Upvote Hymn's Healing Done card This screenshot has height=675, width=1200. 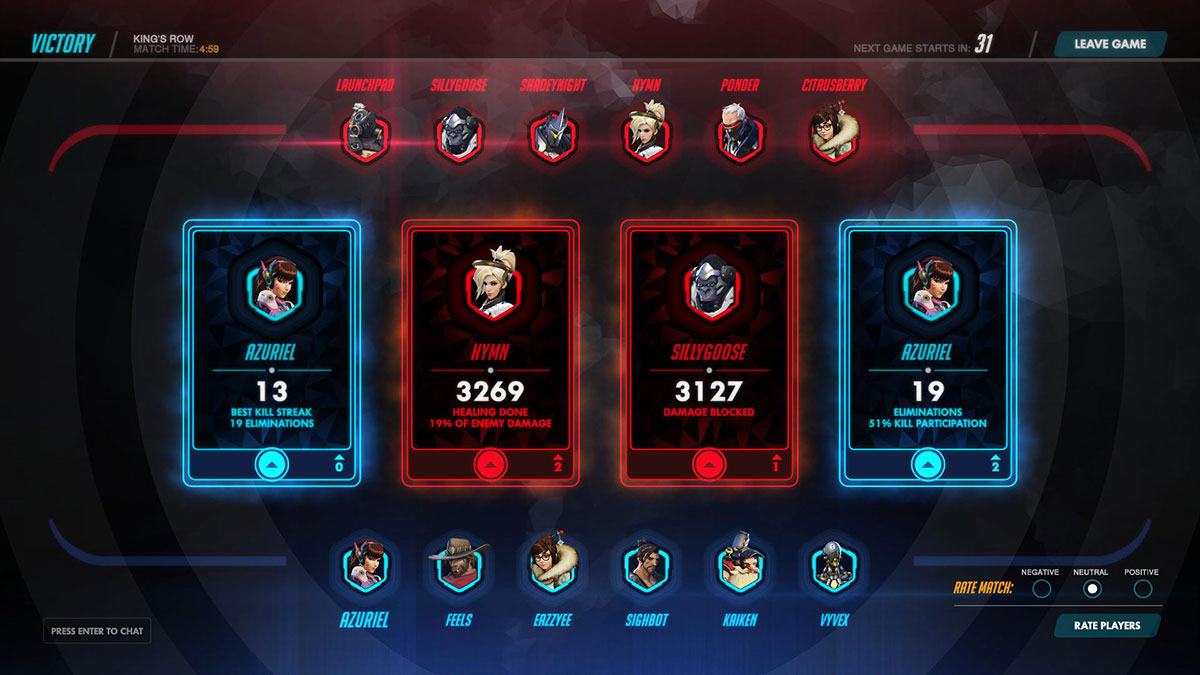coord(491,464)
